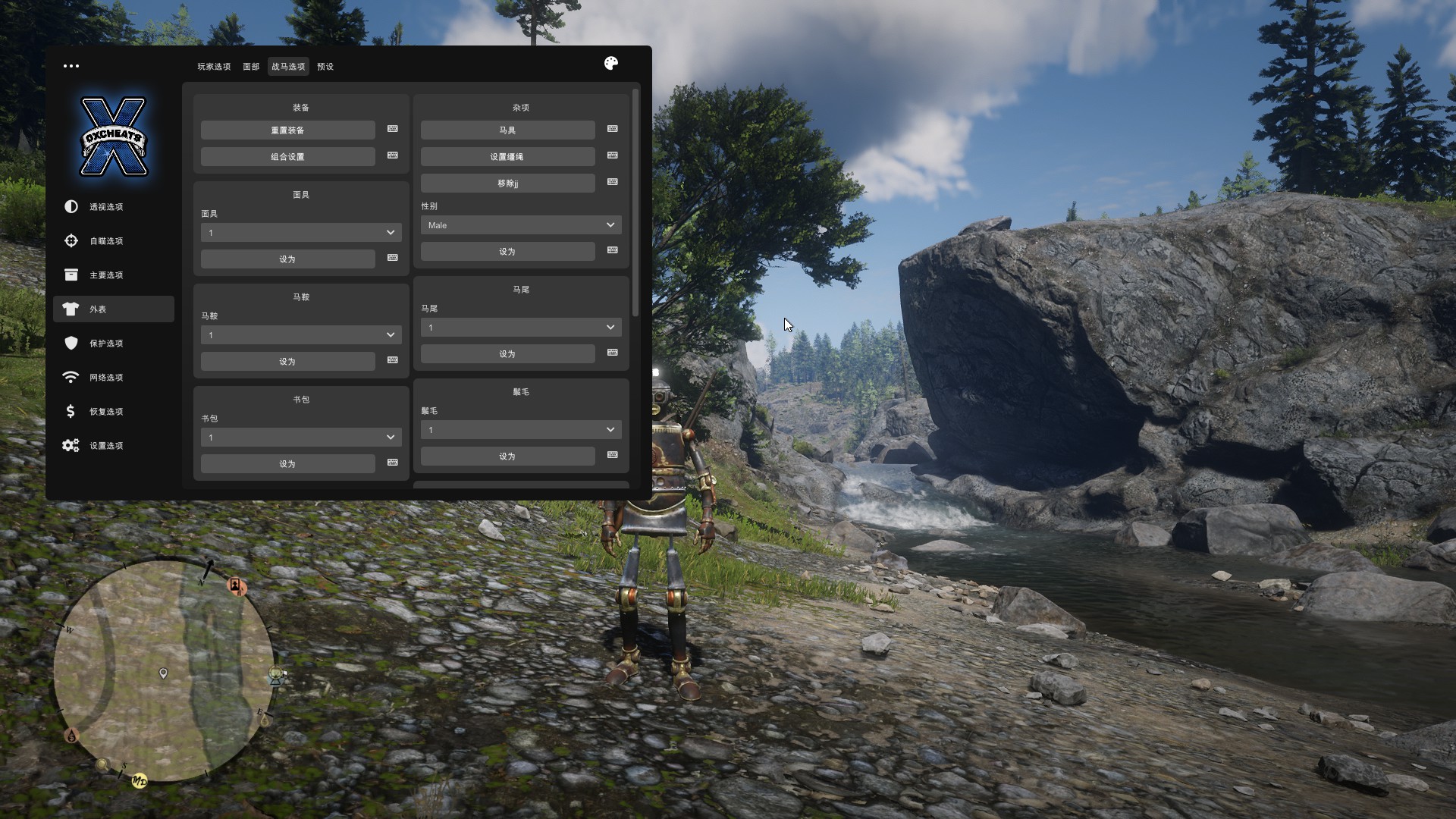Expand the 性别 dropdown showing Male
Screen dimensions: 1456x819
(521, 225)
